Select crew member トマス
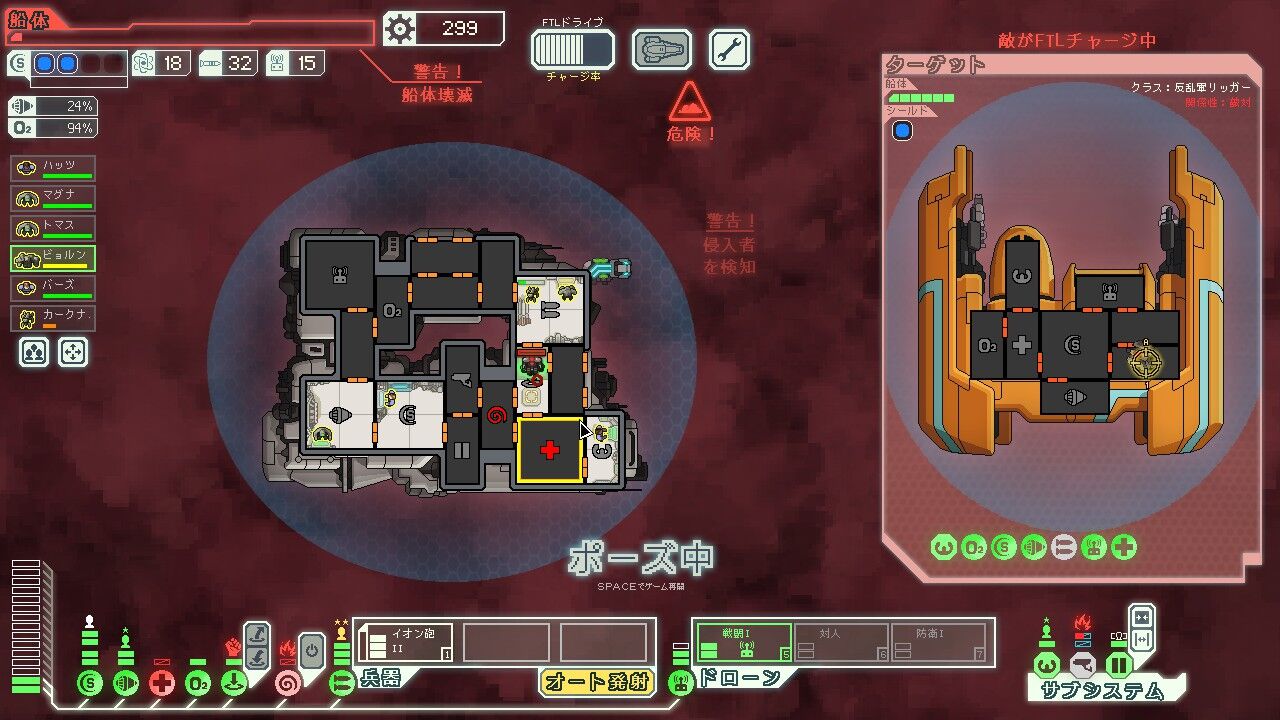This screenshot has width=1280, height=720. [53, 228]
